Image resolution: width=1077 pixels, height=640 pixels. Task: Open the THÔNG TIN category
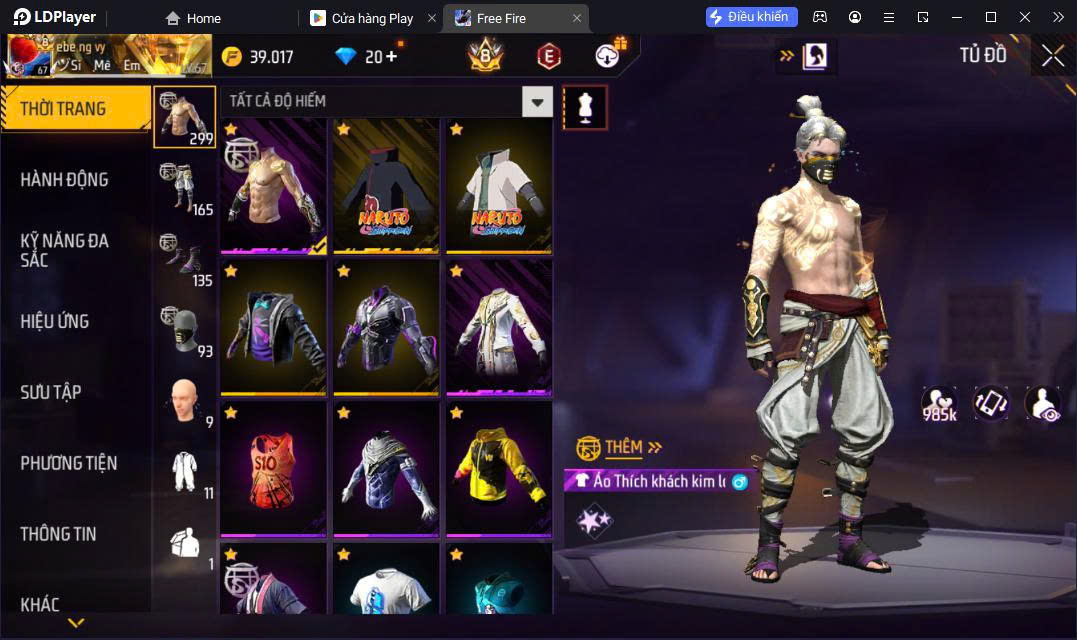pyautogui.click(x=58, y=534)
